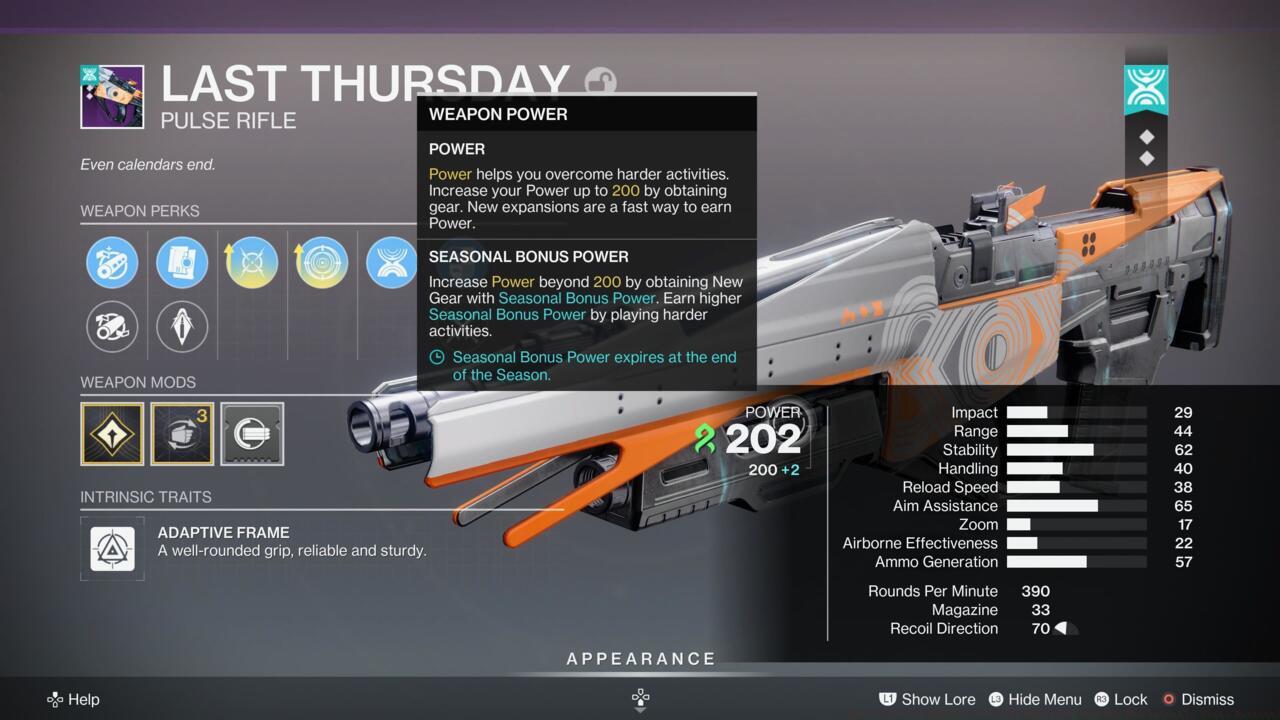Screen dimensions: 1280x720
Task: Open the gold masterwork mod slot
Action: pyautogui.click(x=112, y=434)
